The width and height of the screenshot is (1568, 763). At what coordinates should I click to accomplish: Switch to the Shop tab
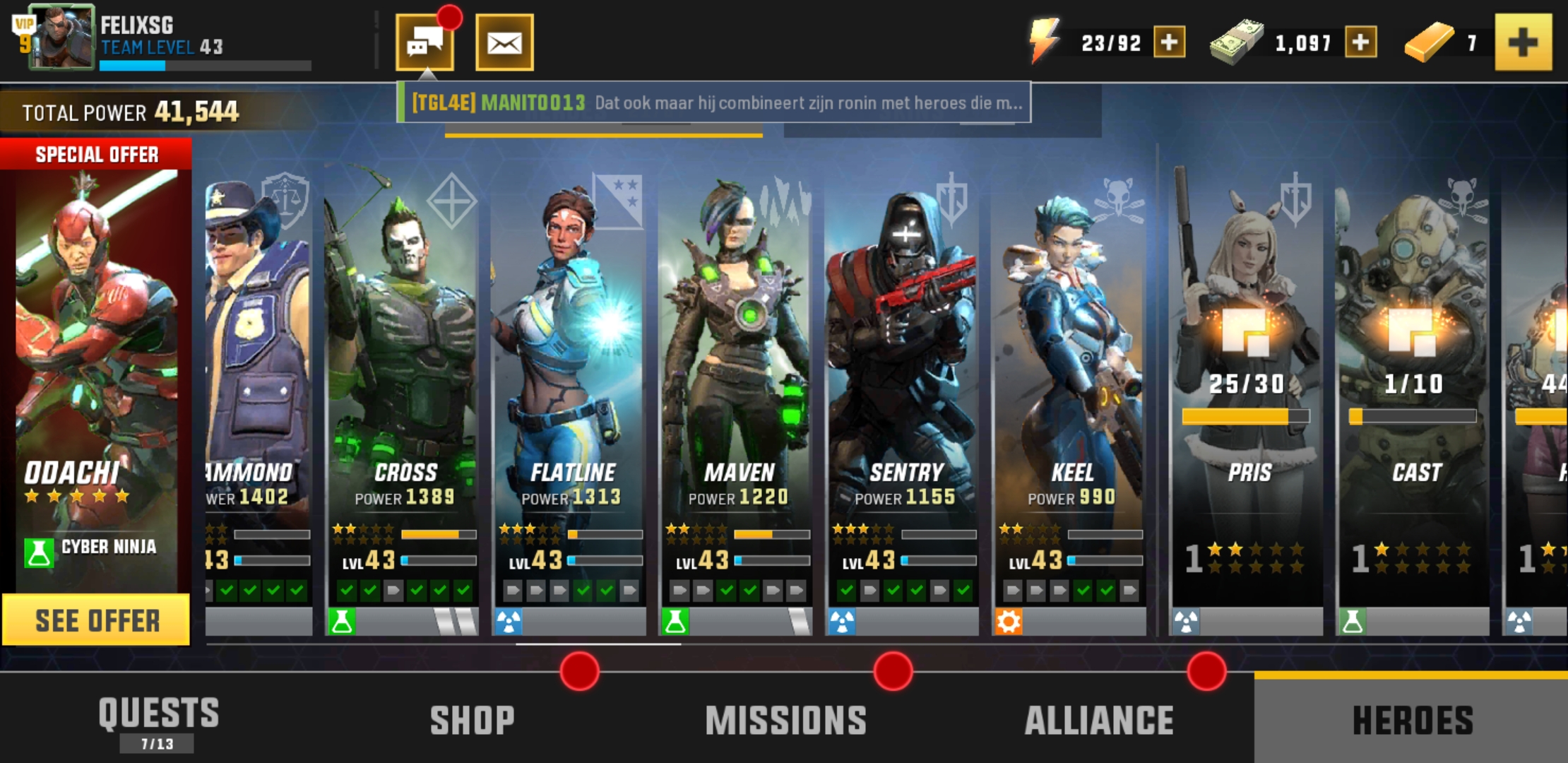(x=472, y=719)
